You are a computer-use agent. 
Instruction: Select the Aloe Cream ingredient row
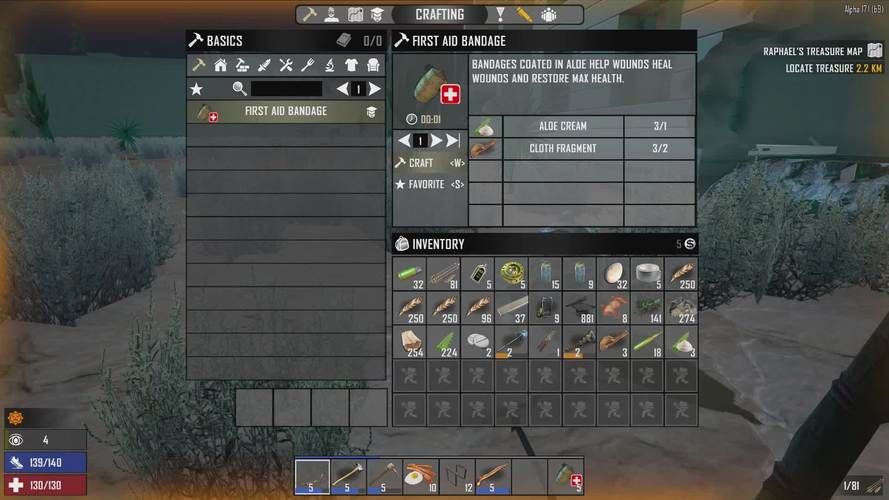coord(563,126)
